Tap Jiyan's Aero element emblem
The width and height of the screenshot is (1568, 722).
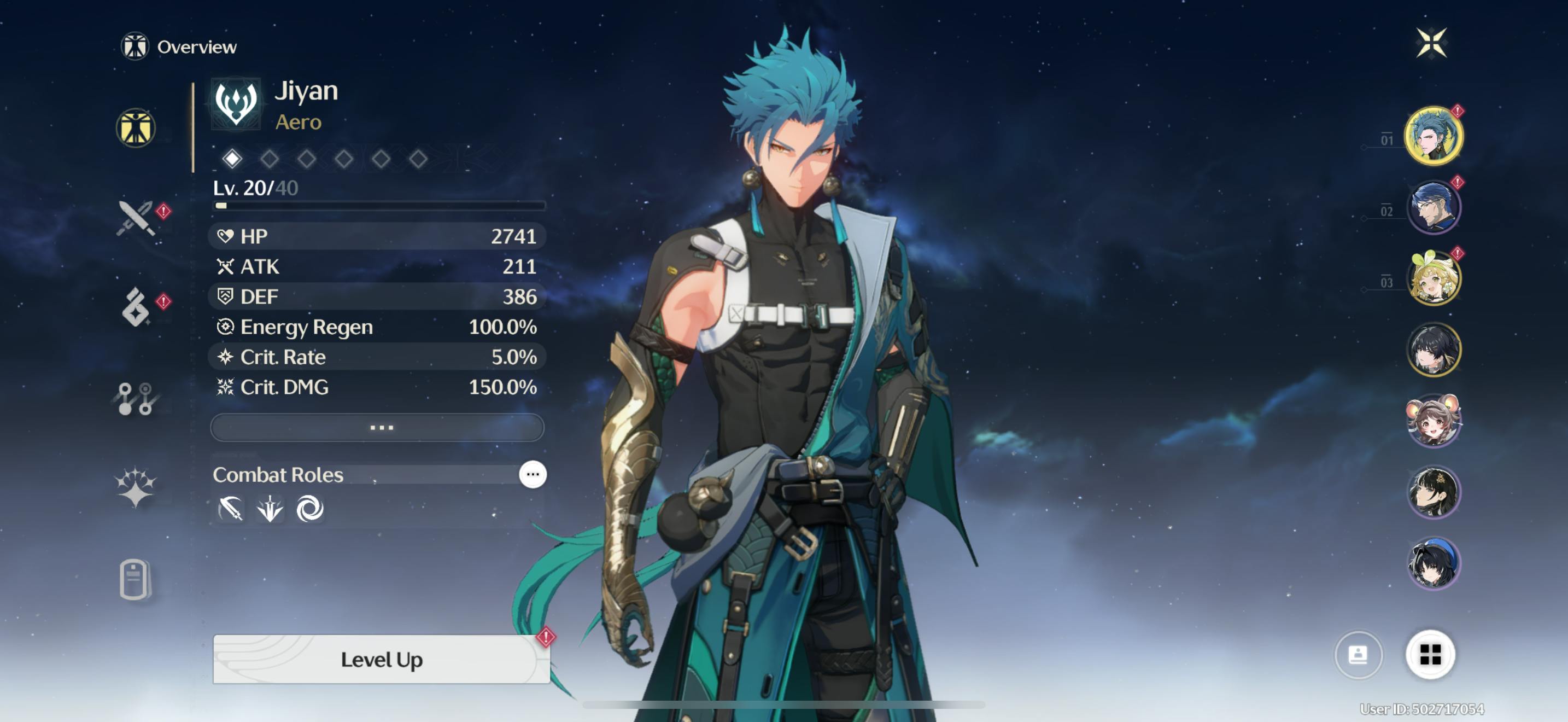click(x=236, y=103)
